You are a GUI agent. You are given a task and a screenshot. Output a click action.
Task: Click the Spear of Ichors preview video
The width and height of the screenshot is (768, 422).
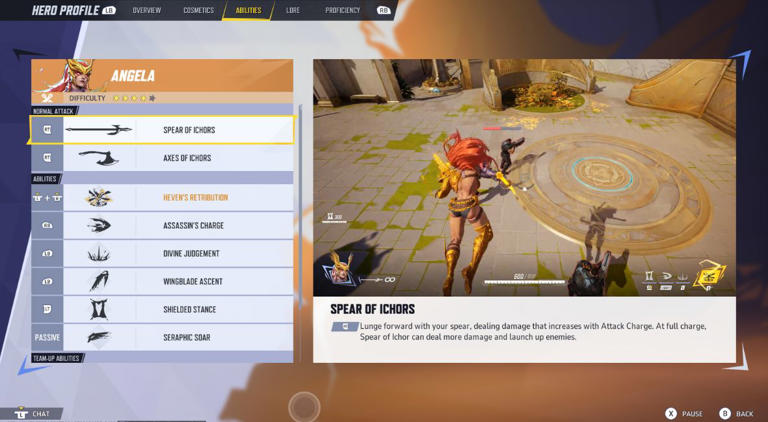524,177
